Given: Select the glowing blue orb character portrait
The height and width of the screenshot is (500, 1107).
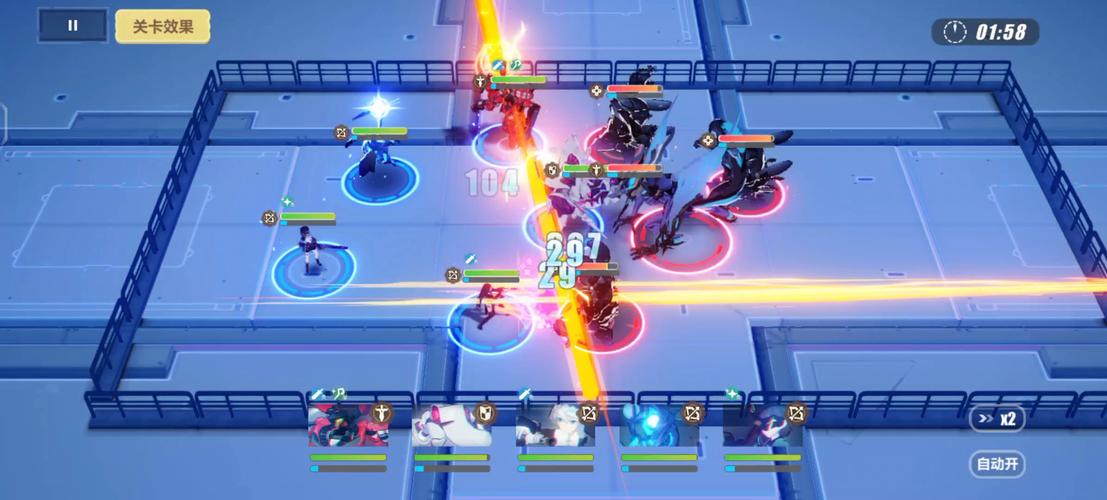Looking at the screenshot, I should [659, 427].
